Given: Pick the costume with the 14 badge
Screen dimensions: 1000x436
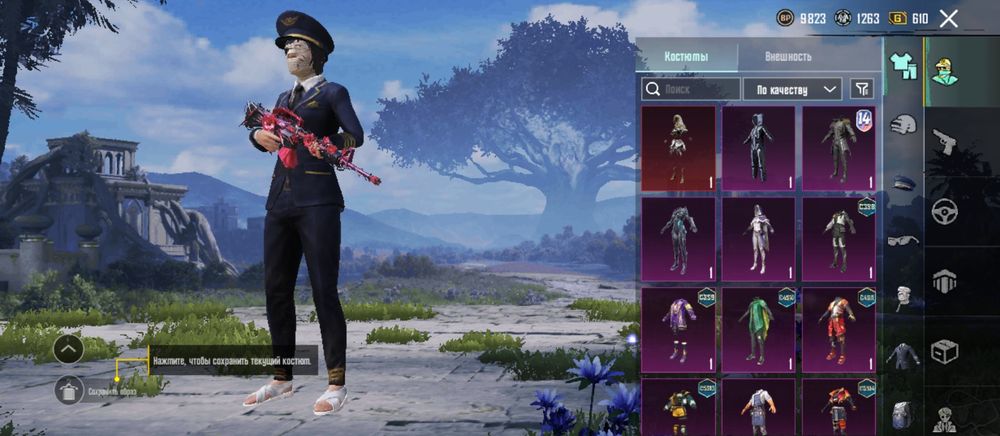Looking at the screenshot, I should pos(838,147).
